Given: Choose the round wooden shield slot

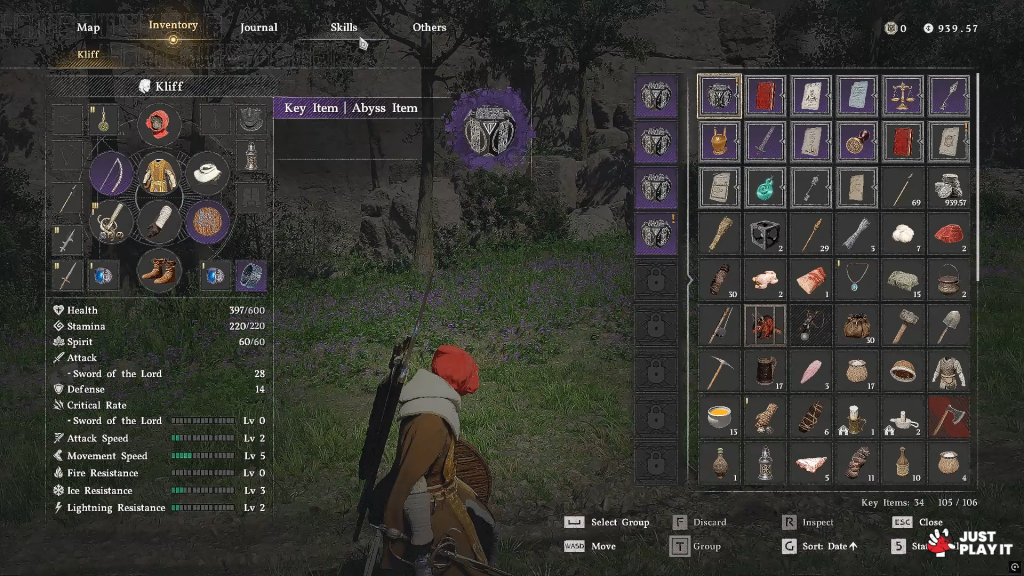Looking at the screenshot, I should 208,221.
